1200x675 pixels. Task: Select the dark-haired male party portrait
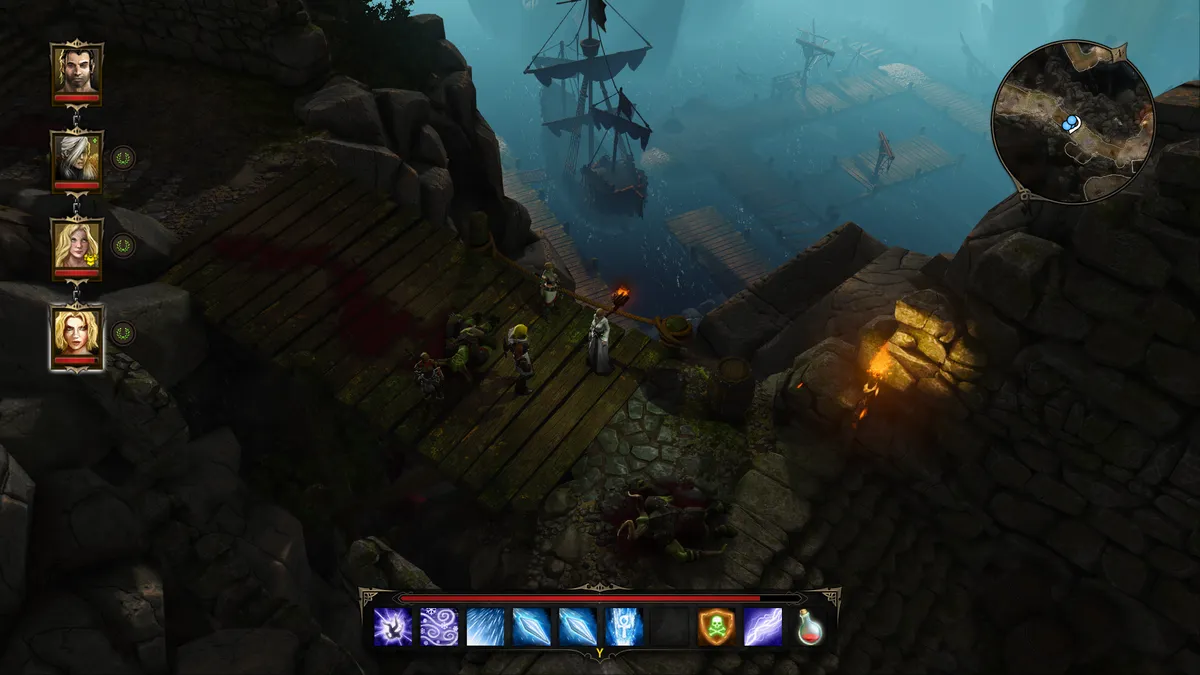point(77,70)
